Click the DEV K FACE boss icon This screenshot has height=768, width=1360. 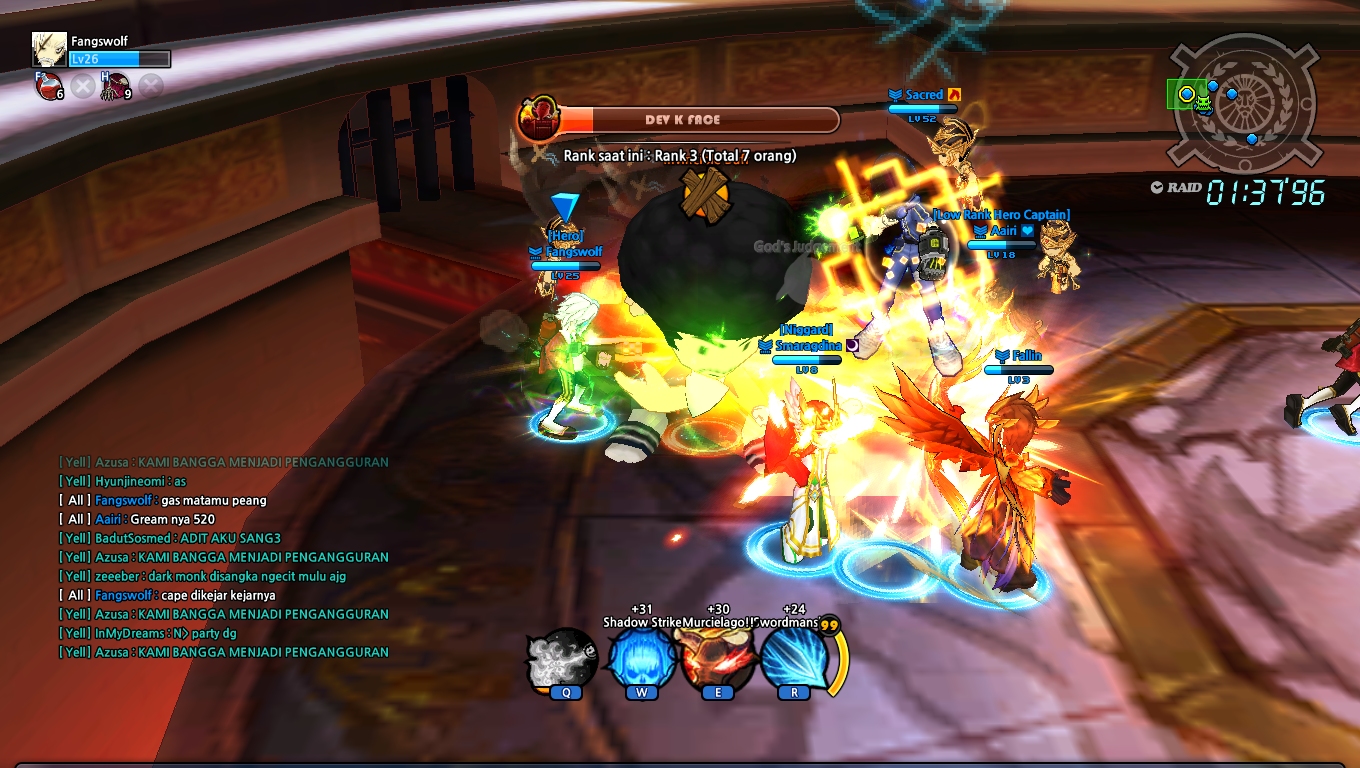pyautogui.click(x=539, y=119)
